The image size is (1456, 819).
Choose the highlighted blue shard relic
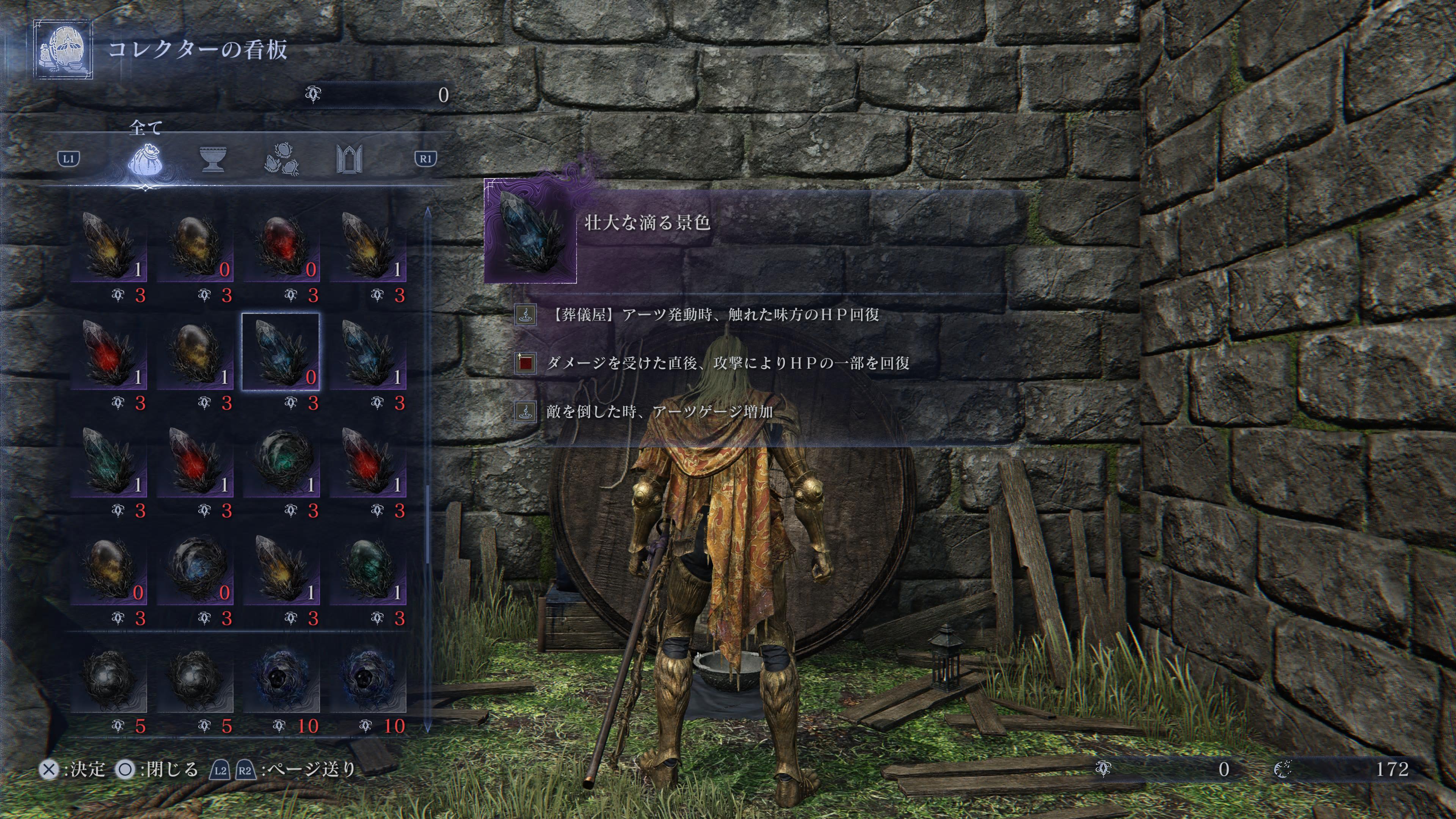pos(281,351)
